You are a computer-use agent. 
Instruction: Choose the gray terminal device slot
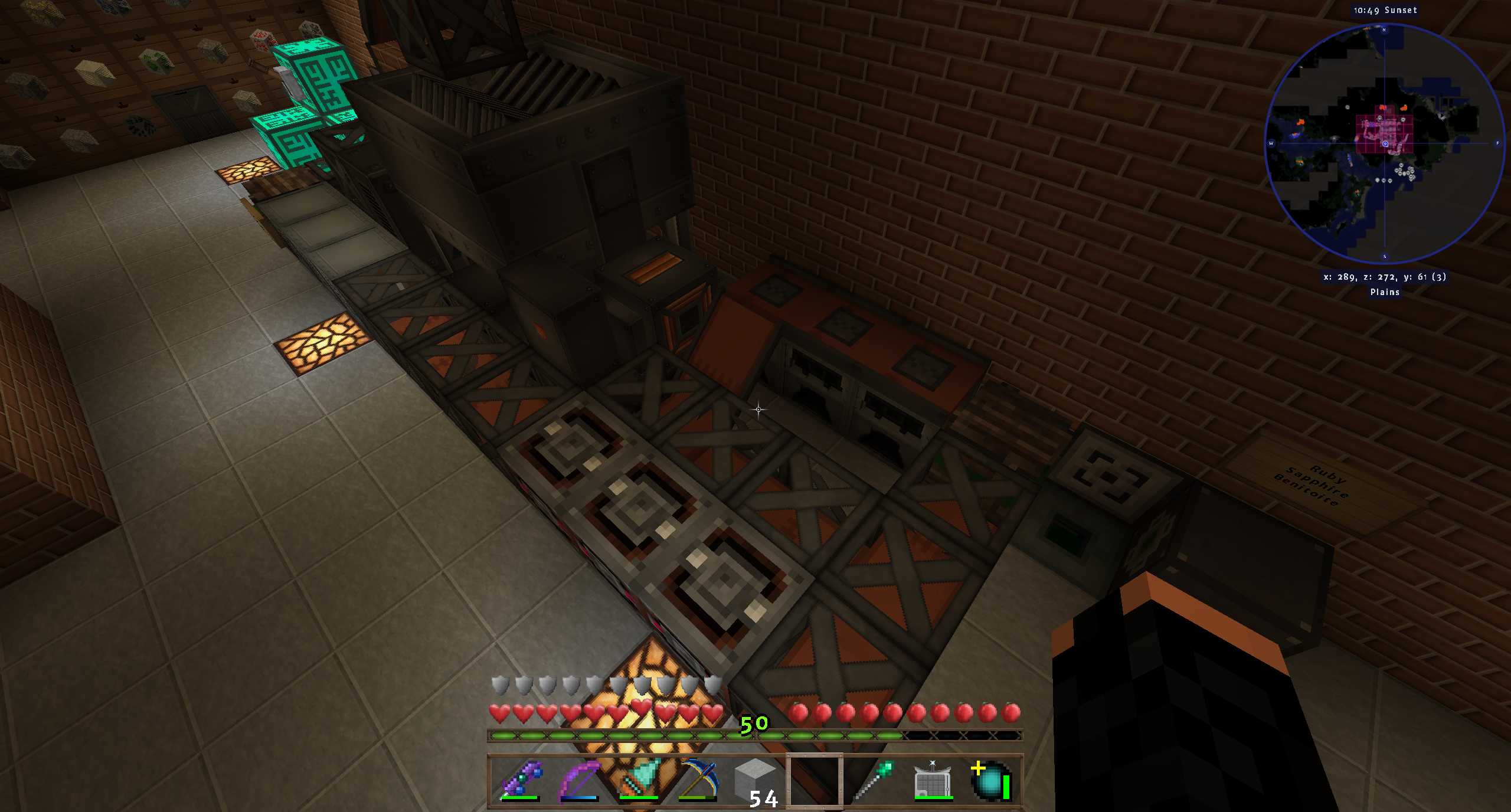click(933, 780)
